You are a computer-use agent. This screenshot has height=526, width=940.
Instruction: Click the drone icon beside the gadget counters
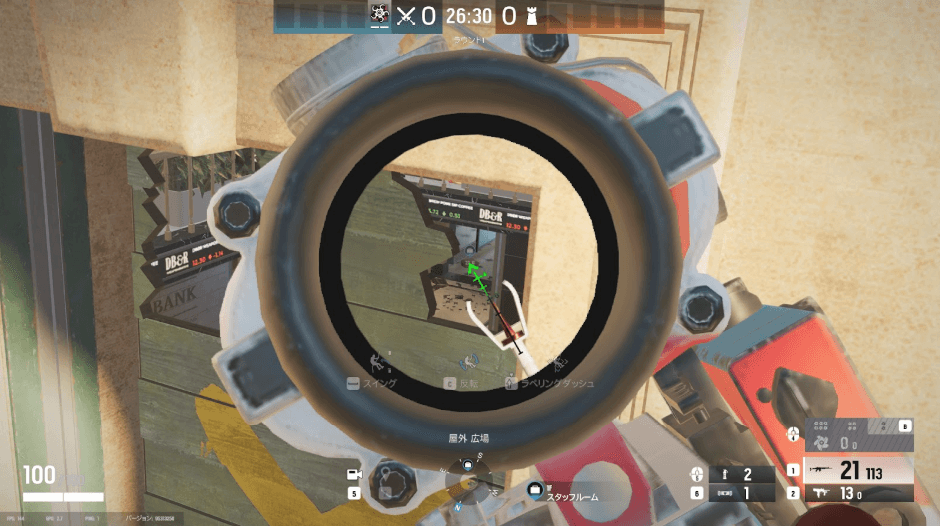coord(697,474)
